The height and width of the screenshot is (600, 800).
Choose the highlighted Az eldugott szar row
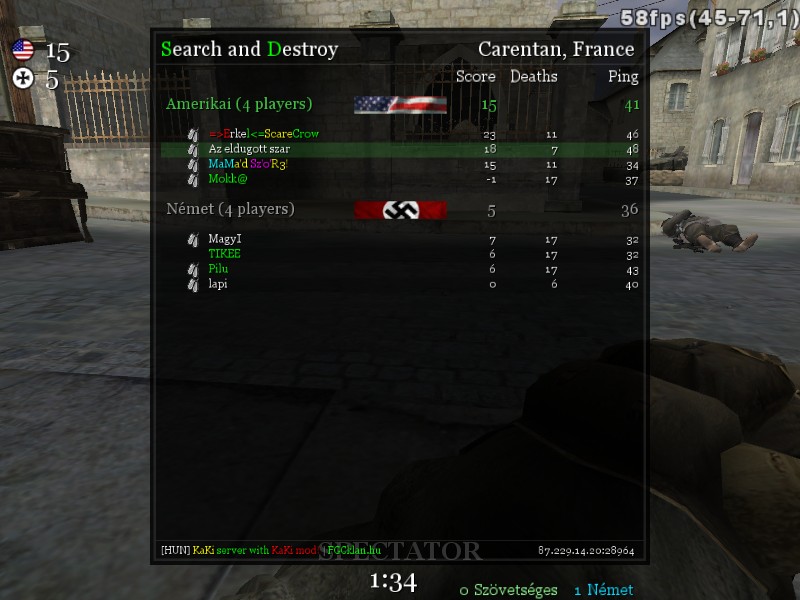[x=249, y=149]
